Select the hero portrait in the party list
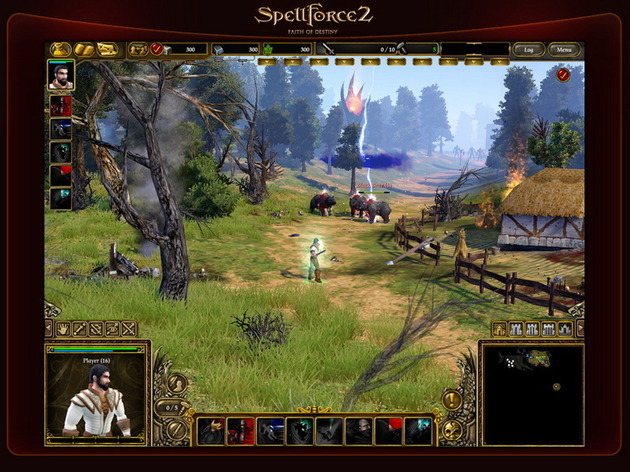 [61, 75]
